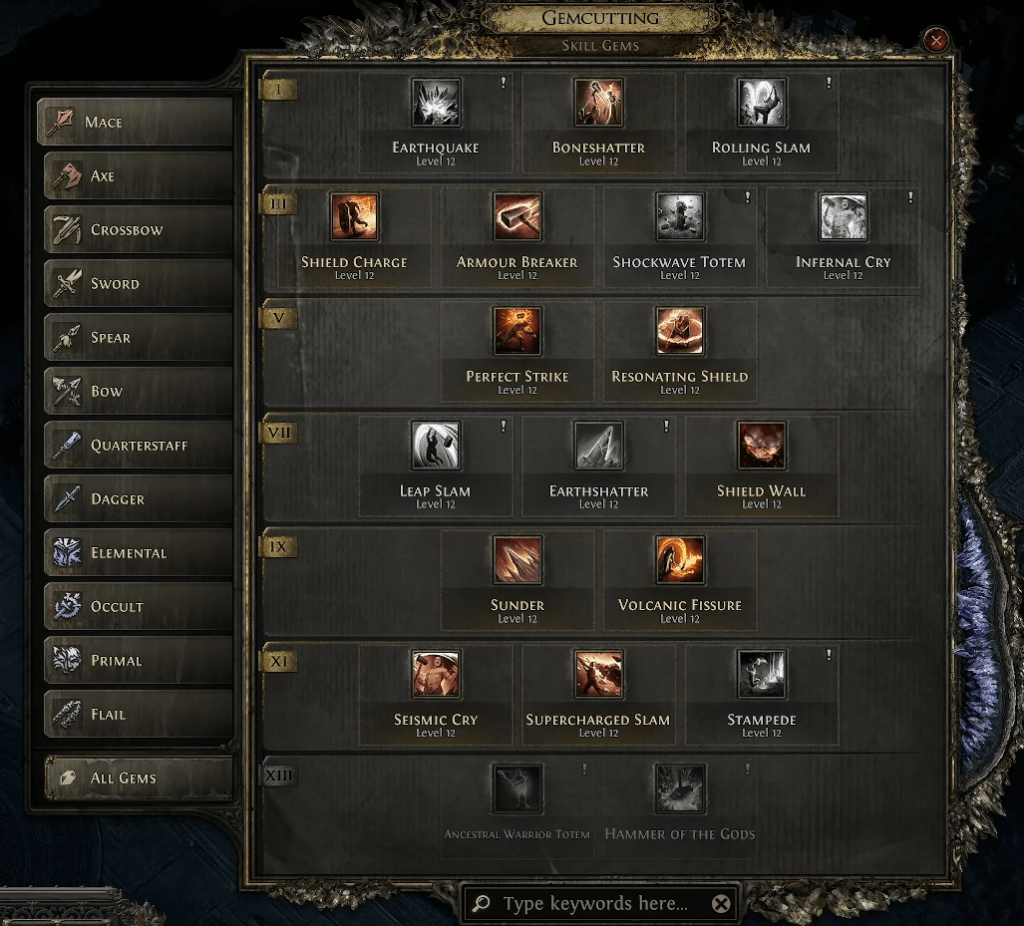
Task: Choose the Stampede skill gem
Action: 761,675
